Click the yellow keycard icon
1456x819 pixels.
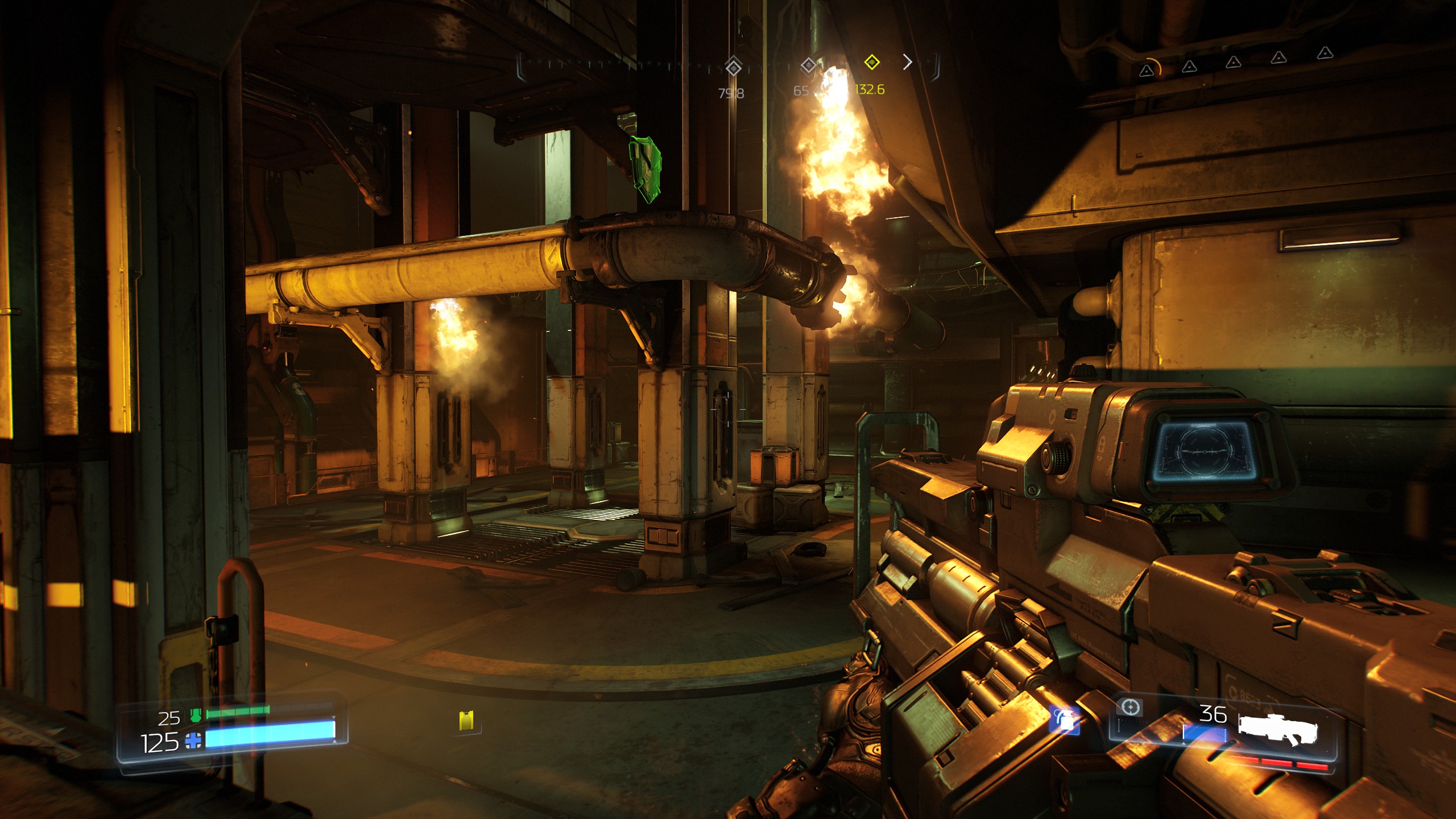click(x=466, y=720)
